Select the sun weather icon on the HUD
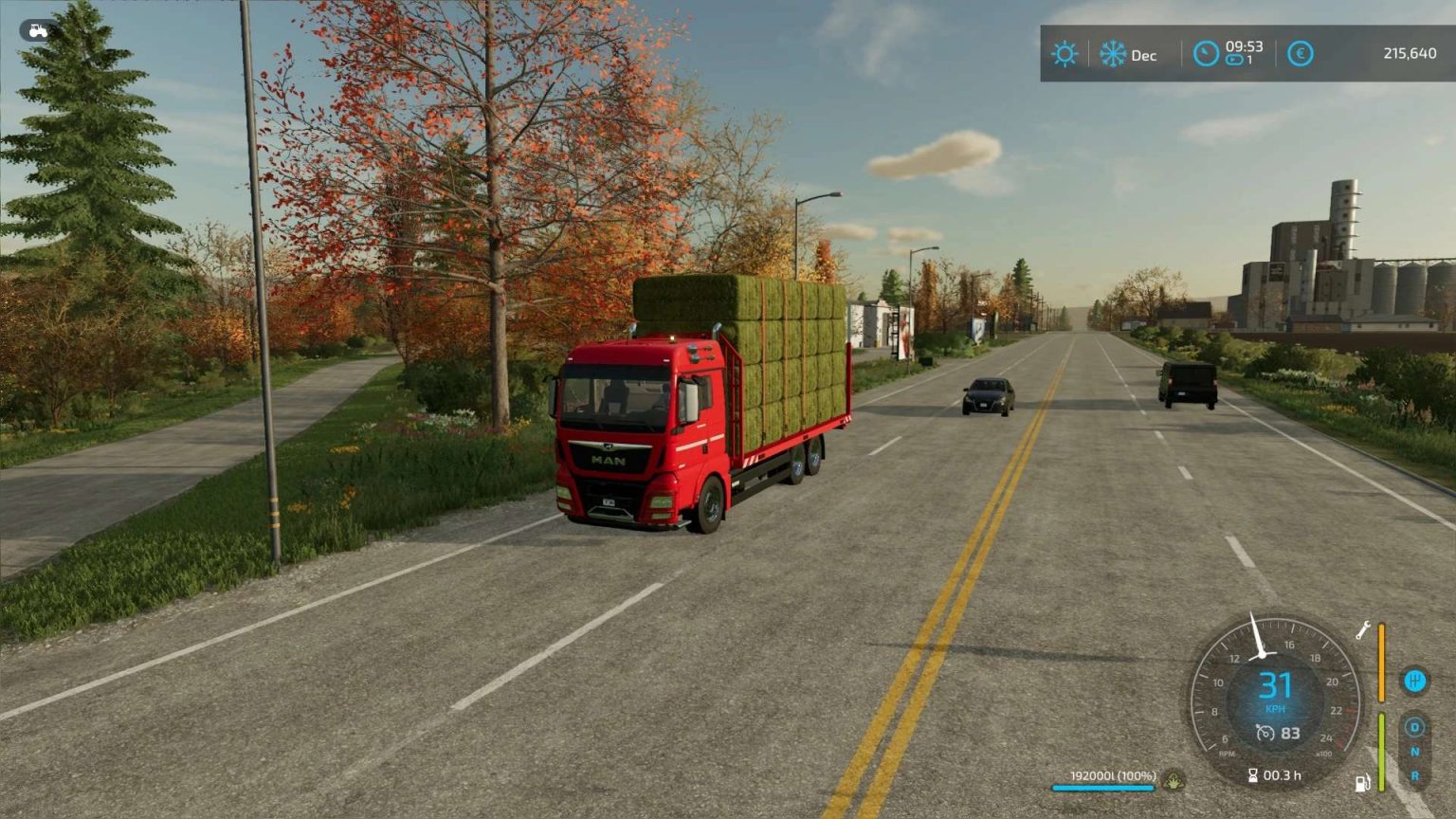Screen dimensions: 1456x819 [1065, 54]
